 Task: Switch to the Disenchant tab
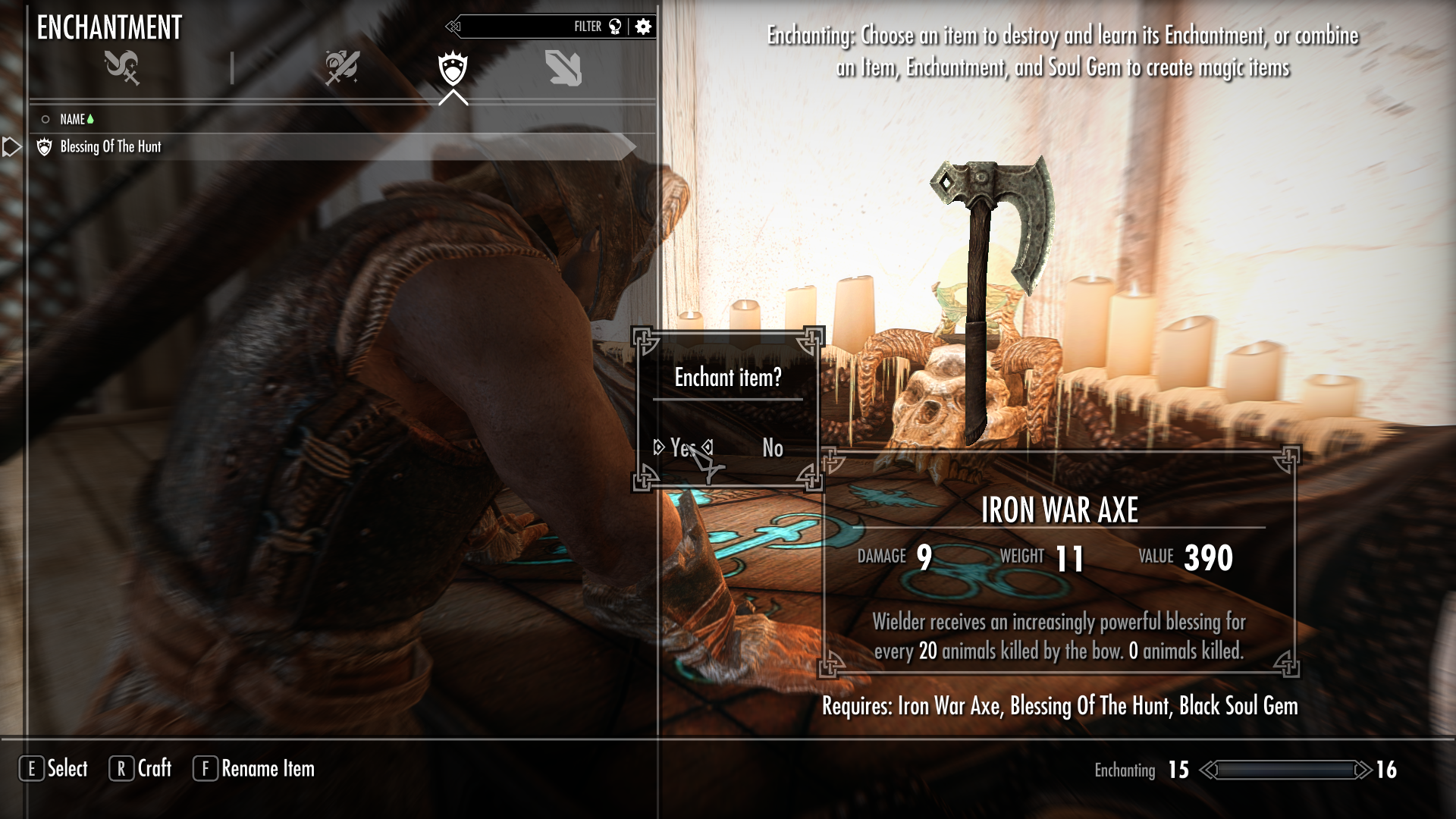tap(122, 67)
